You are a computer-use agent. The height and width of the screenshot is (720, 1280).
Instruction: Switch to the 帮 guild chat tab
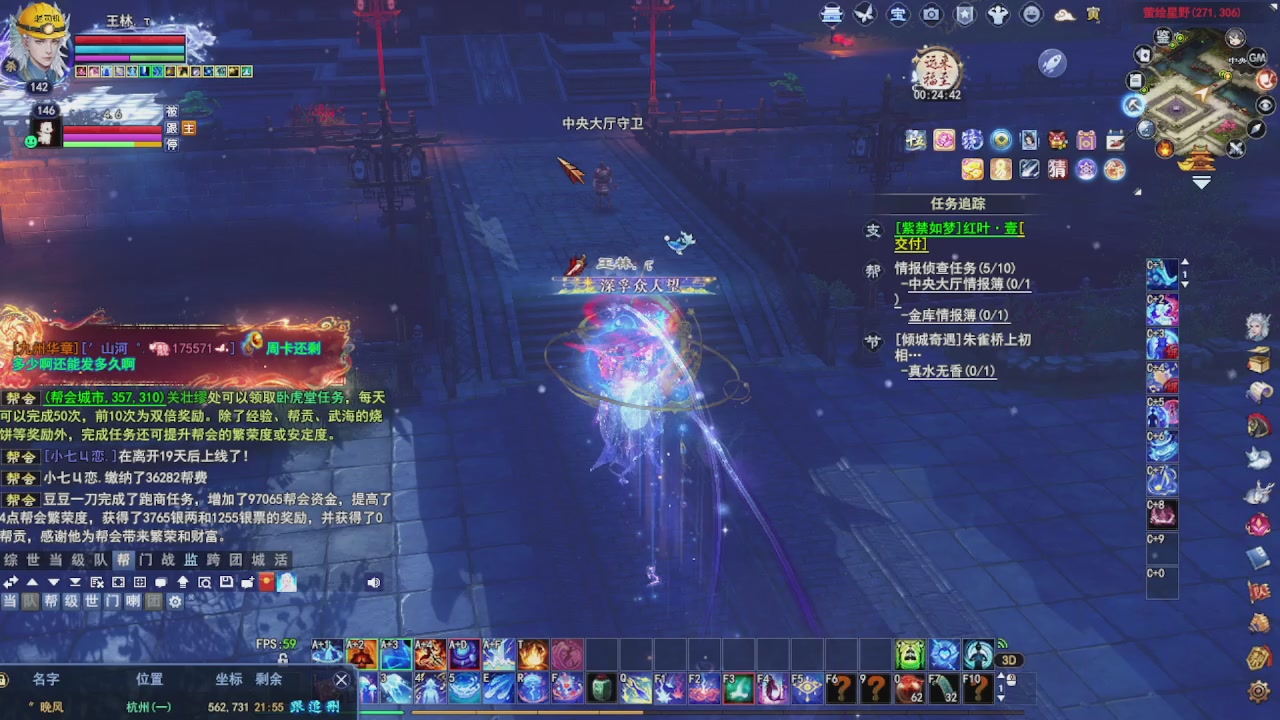pyautogui.click(x=125, y=560)
